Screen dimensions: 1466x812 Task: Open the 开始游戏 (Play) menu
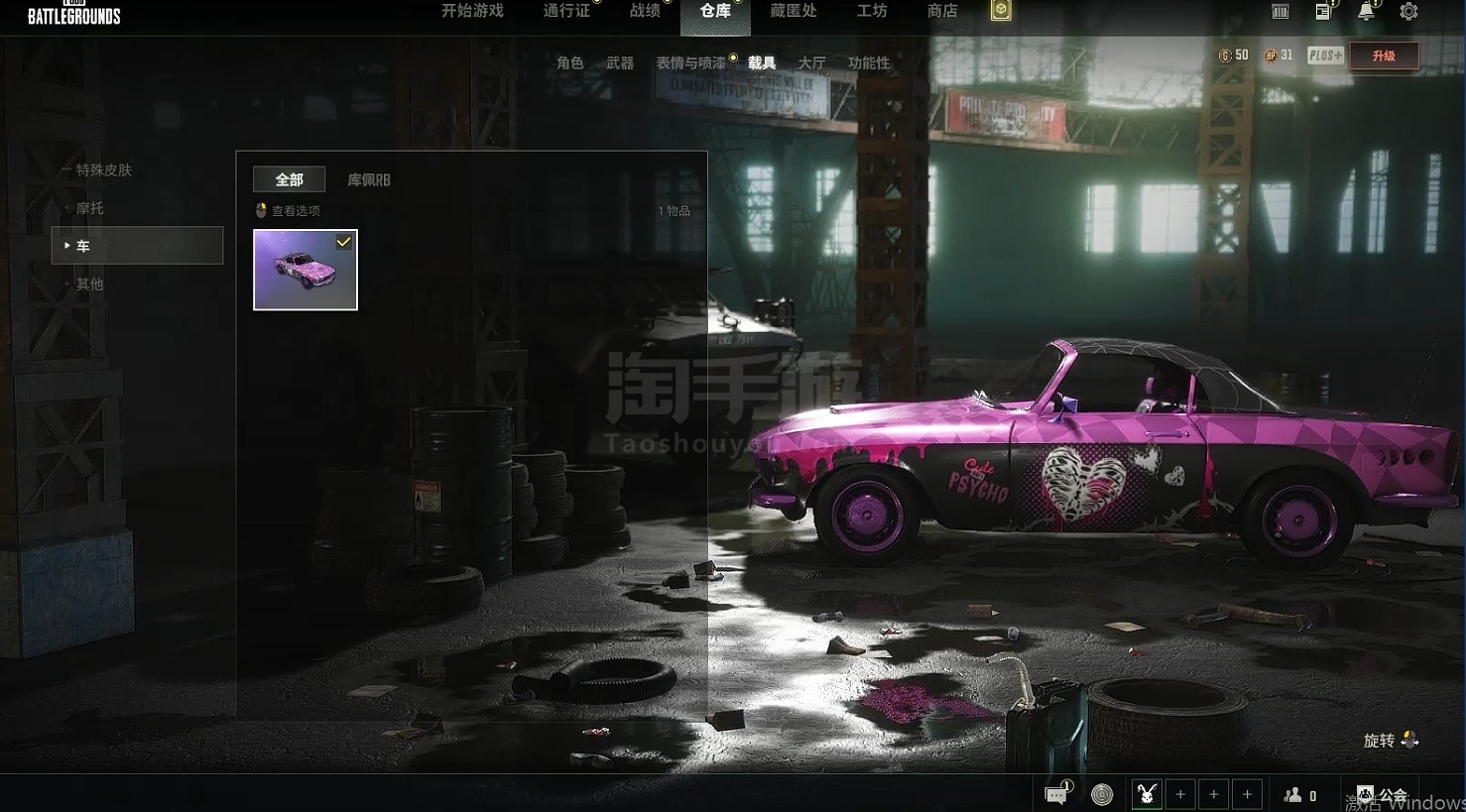point(472,11)
